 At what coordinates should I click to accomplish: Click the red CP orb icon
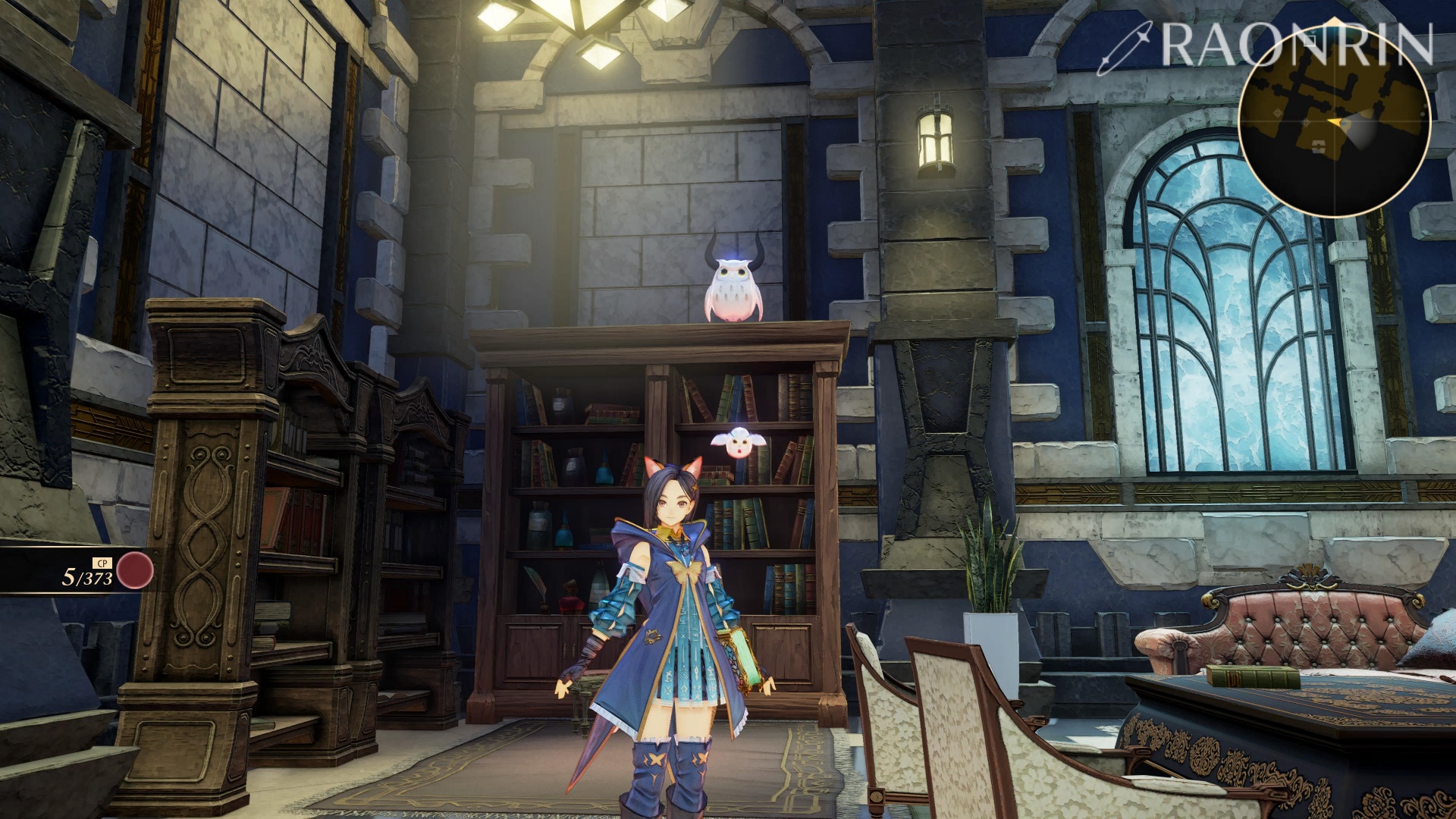tap(135, 571)
